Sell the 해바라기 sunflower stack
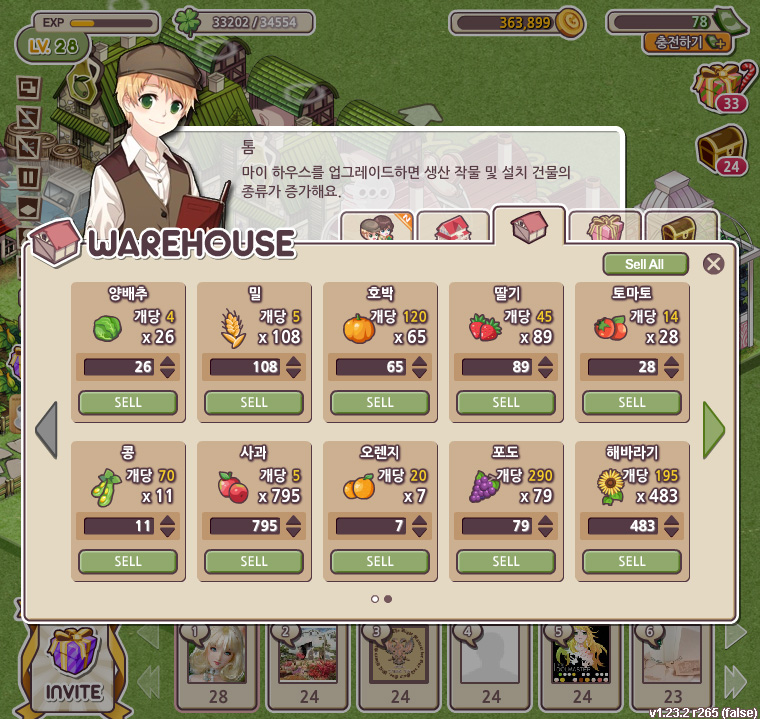The image size is (760, 719). tap(632, 561)
